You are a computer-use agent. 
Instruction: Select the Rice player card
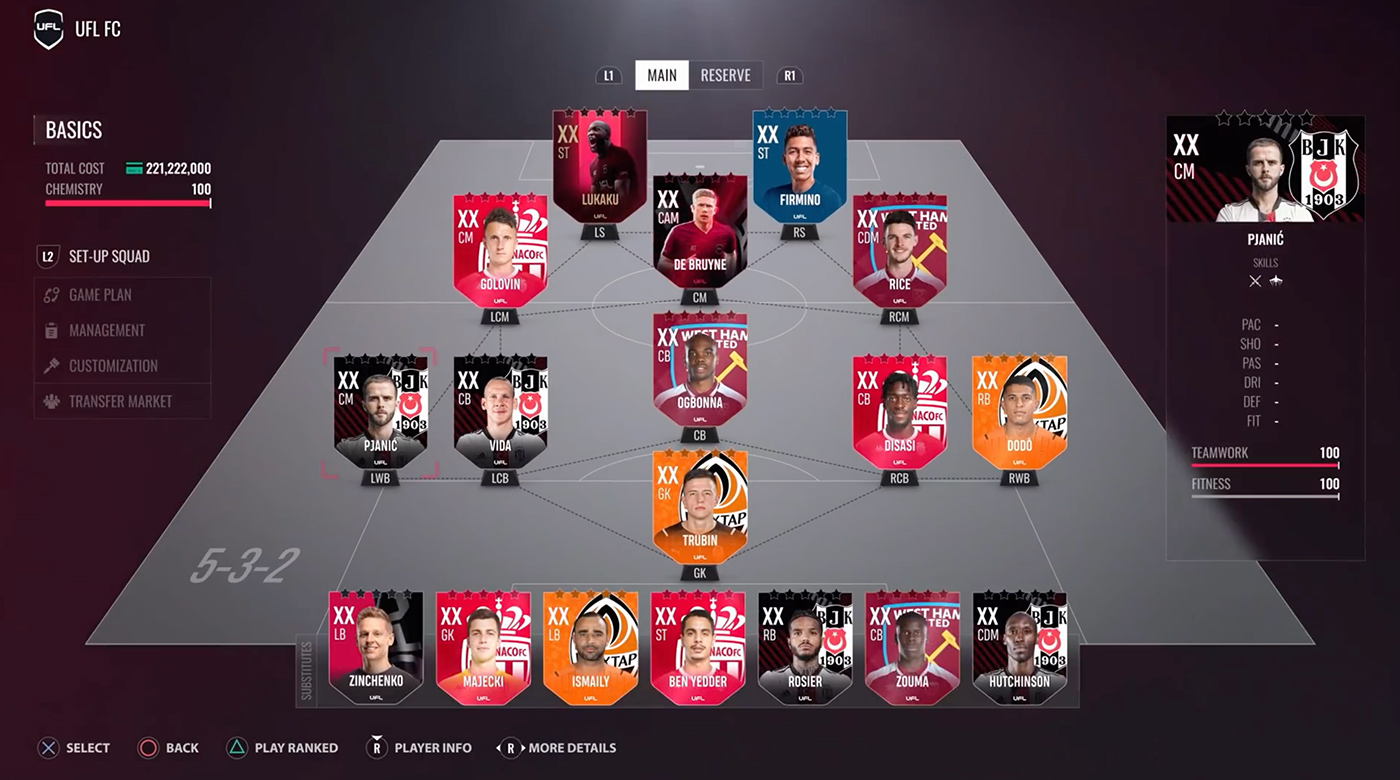pos(899,250)
